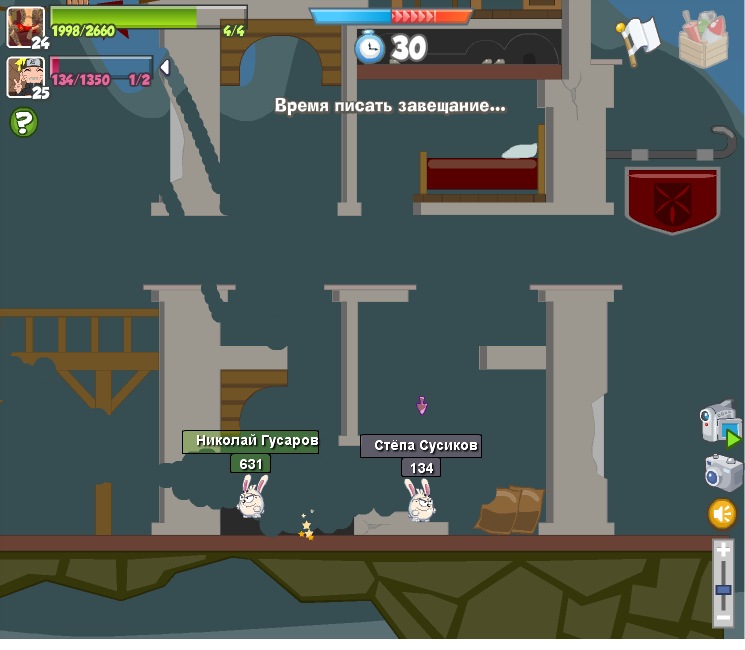Select the level 25 player avatar
This screenshot has width=745, height=650.
(x=24, y=76)
